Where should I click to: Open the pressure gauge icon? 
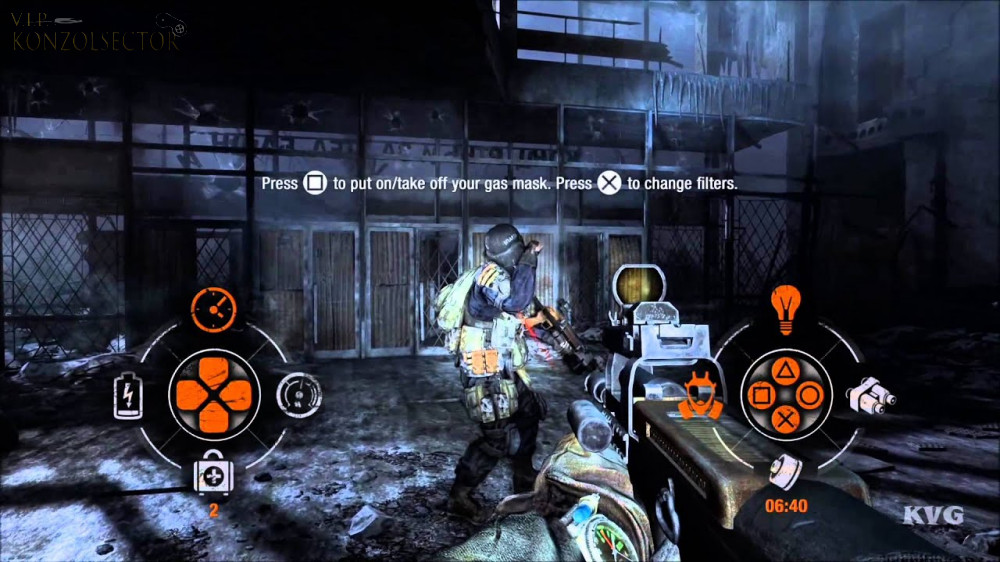point(297,394)
